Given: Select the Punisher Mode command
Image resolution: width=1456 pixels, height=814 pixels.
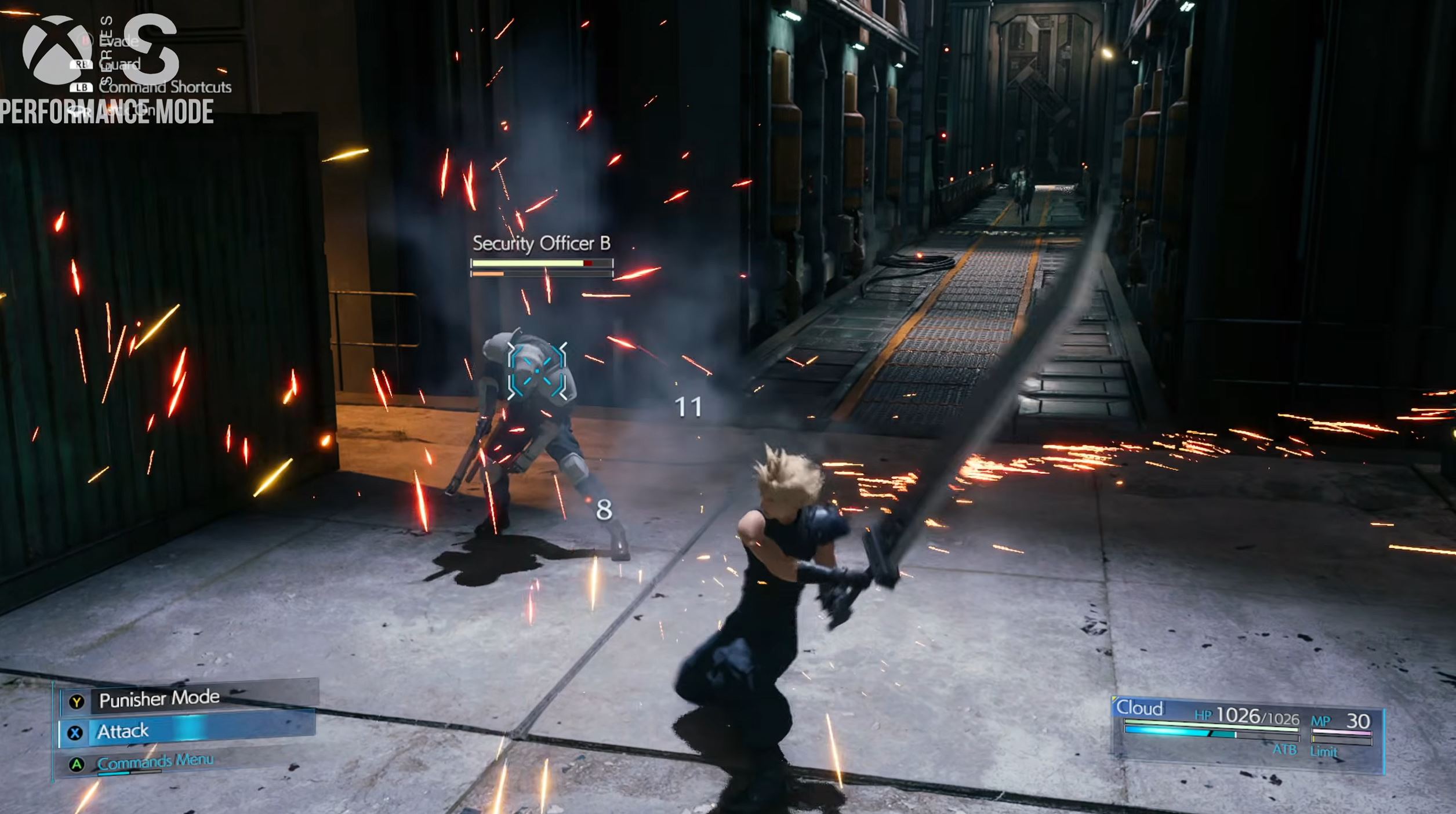Looking at the screenshot, I should [159, 700].
